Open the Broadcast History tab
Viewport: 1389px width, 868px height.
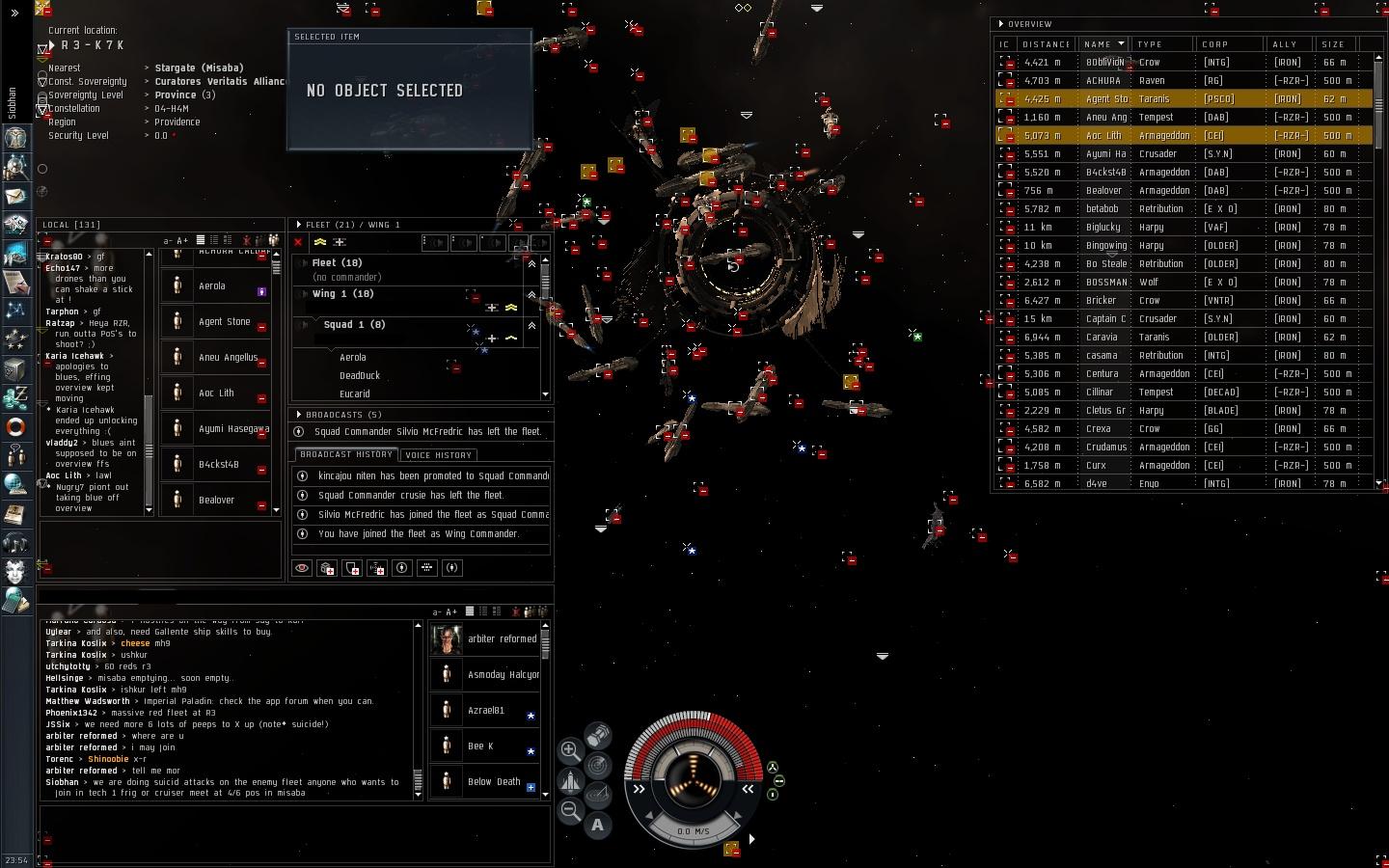pos(346,454)
